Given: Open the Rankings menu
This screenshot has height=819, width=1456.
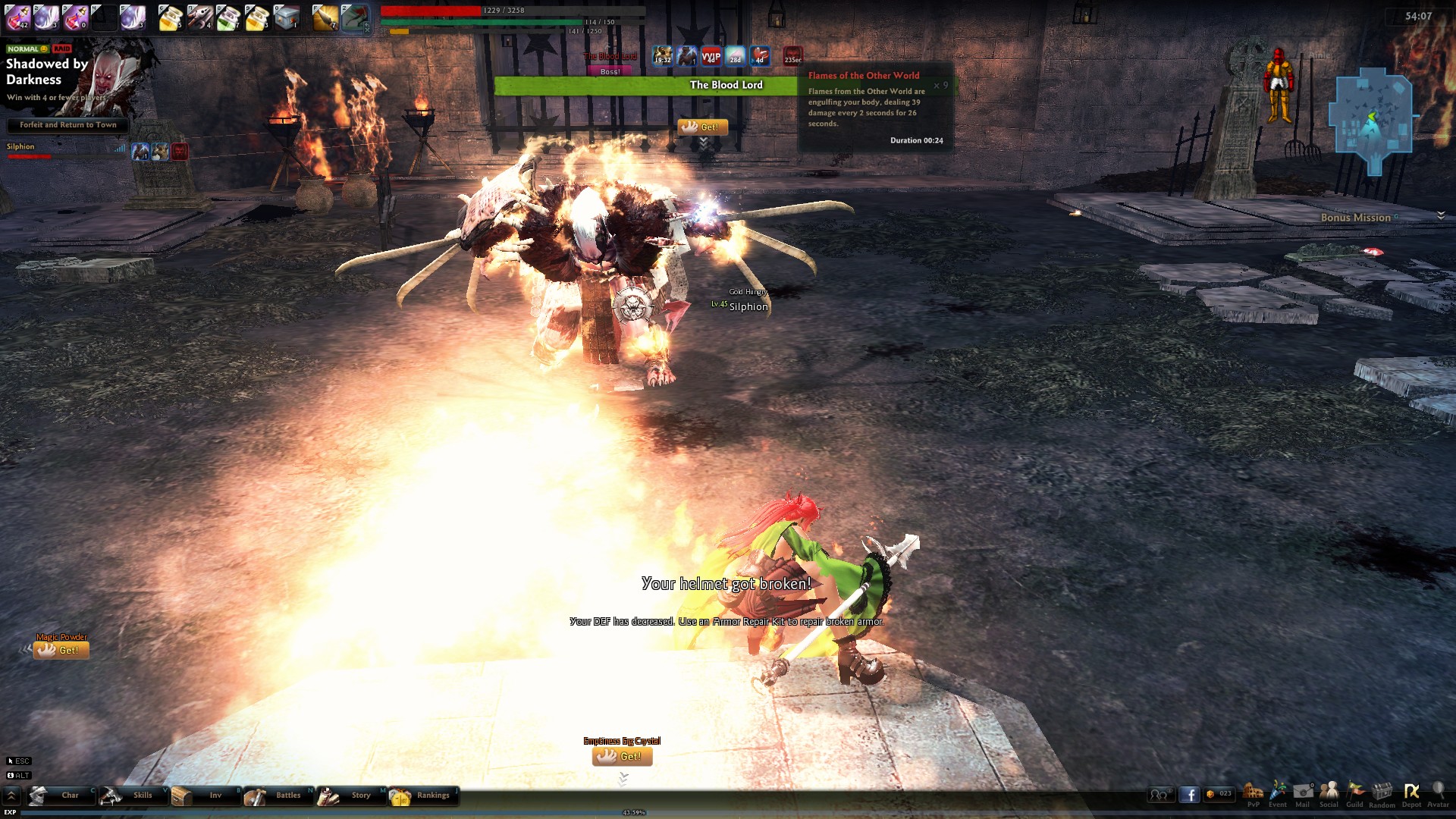Looking at the screenshot, I should coord(423,795).
